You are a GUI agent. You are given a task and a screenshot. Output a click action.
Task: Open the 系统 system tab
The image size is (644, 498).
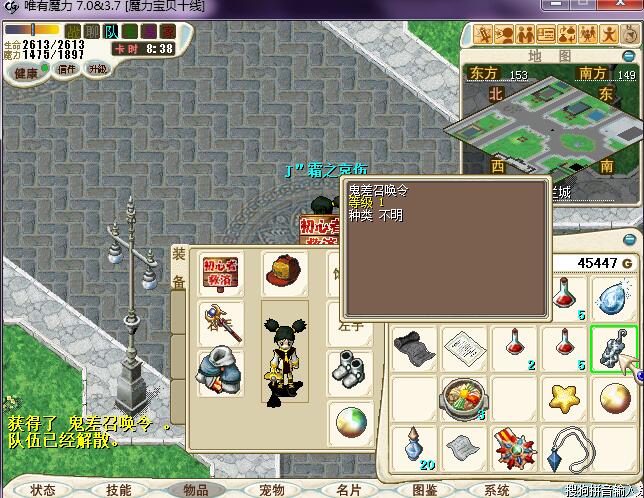click(x=497, y=490)
